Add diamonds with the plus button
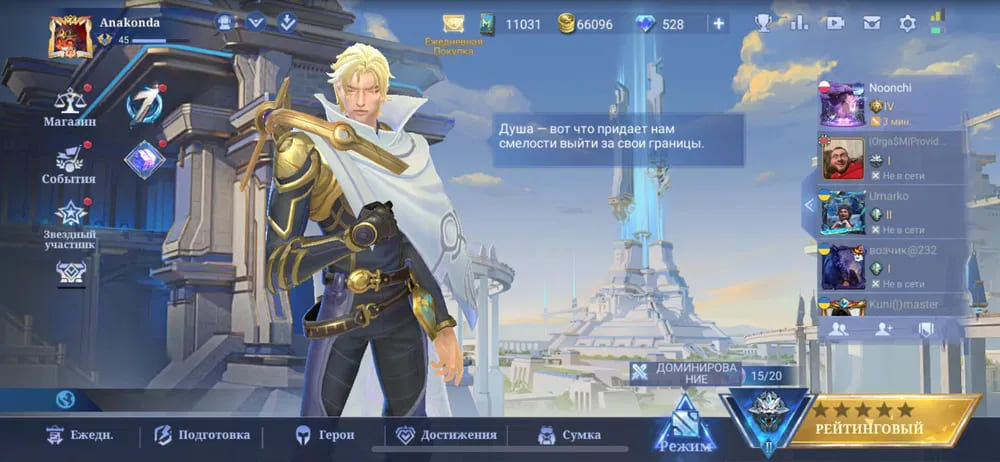The width and height of the screenshot is (1000, 462). pyautogui.click(x=717, y=23)
